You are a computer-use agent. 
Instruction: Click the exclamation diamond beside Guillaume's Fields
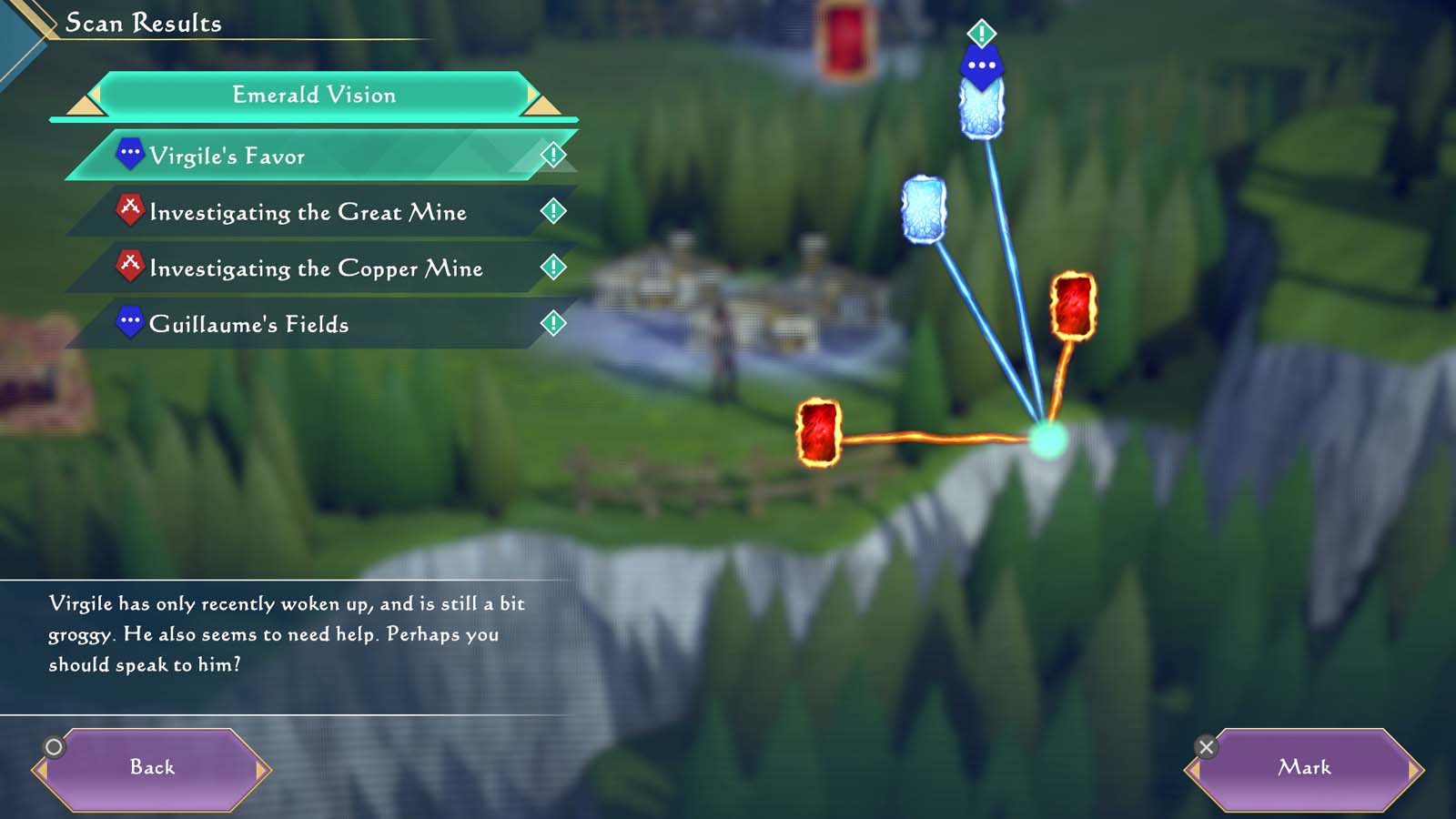552,322
